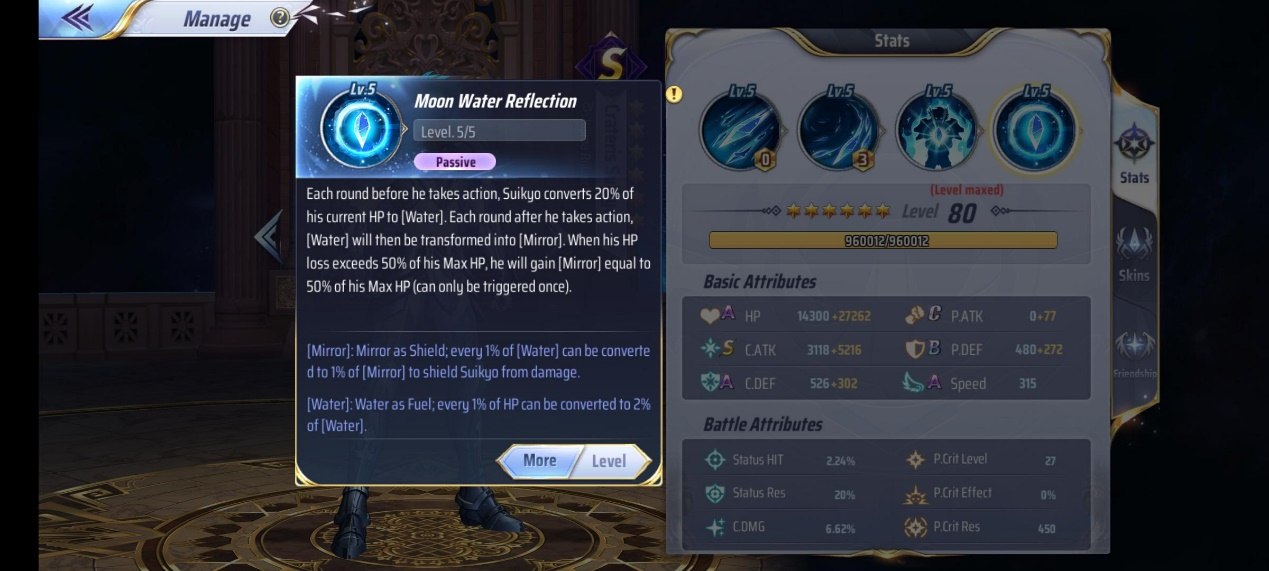Switch to the Stats tab
Screen dimensions: 1269x571
[1134, 153]
